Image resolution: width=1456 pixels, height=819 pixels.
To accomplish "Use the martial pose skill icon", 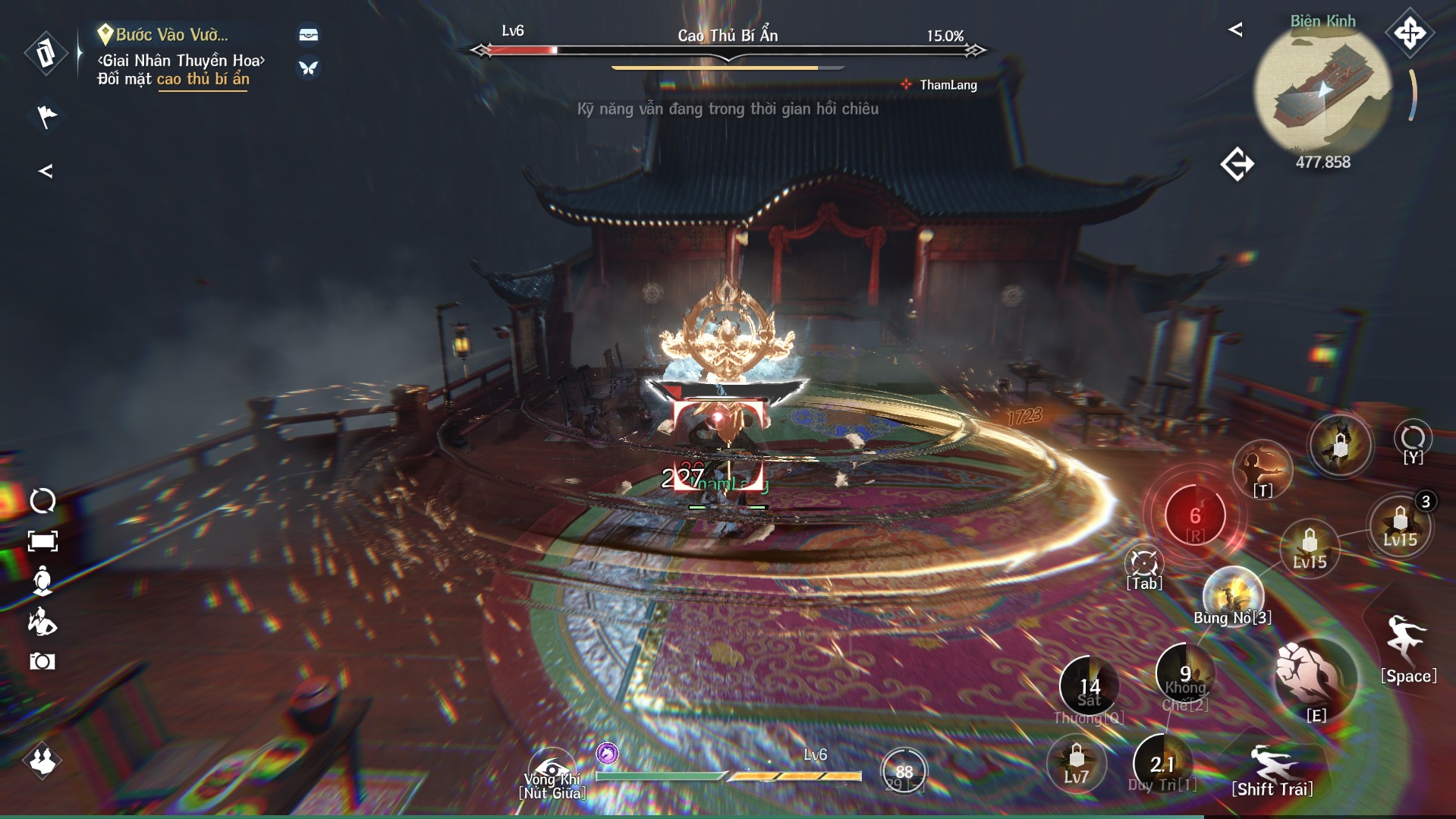I will [1263, 468].
